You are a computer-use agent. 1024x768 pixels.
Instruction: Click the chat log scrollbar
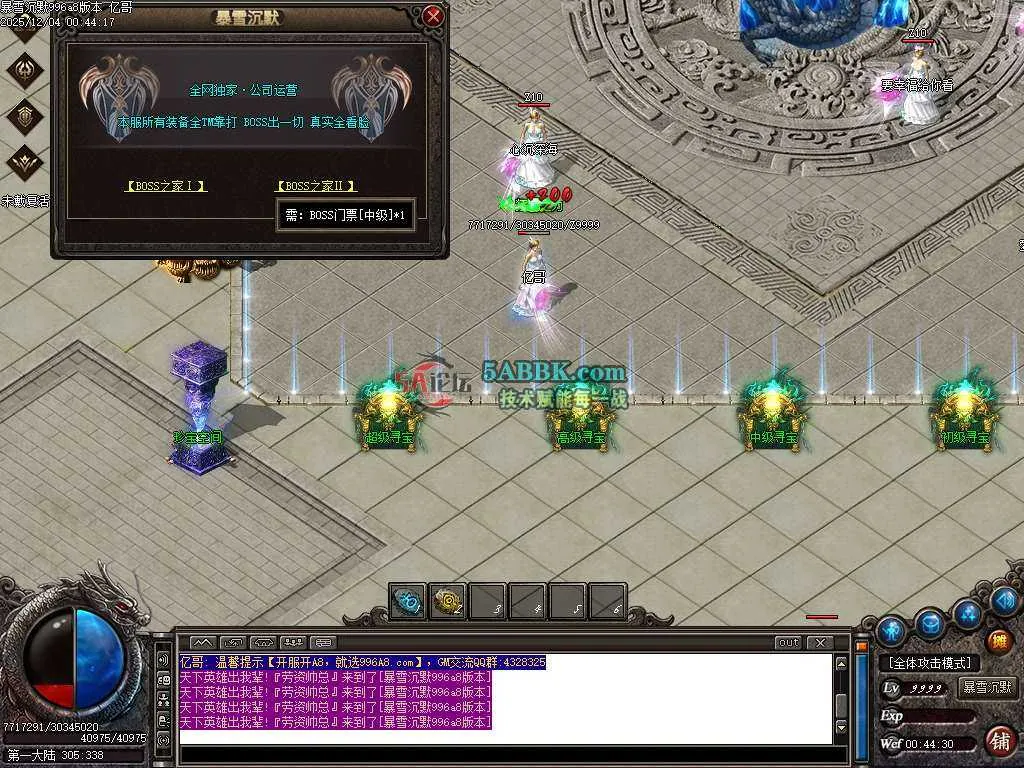(842, 700)
